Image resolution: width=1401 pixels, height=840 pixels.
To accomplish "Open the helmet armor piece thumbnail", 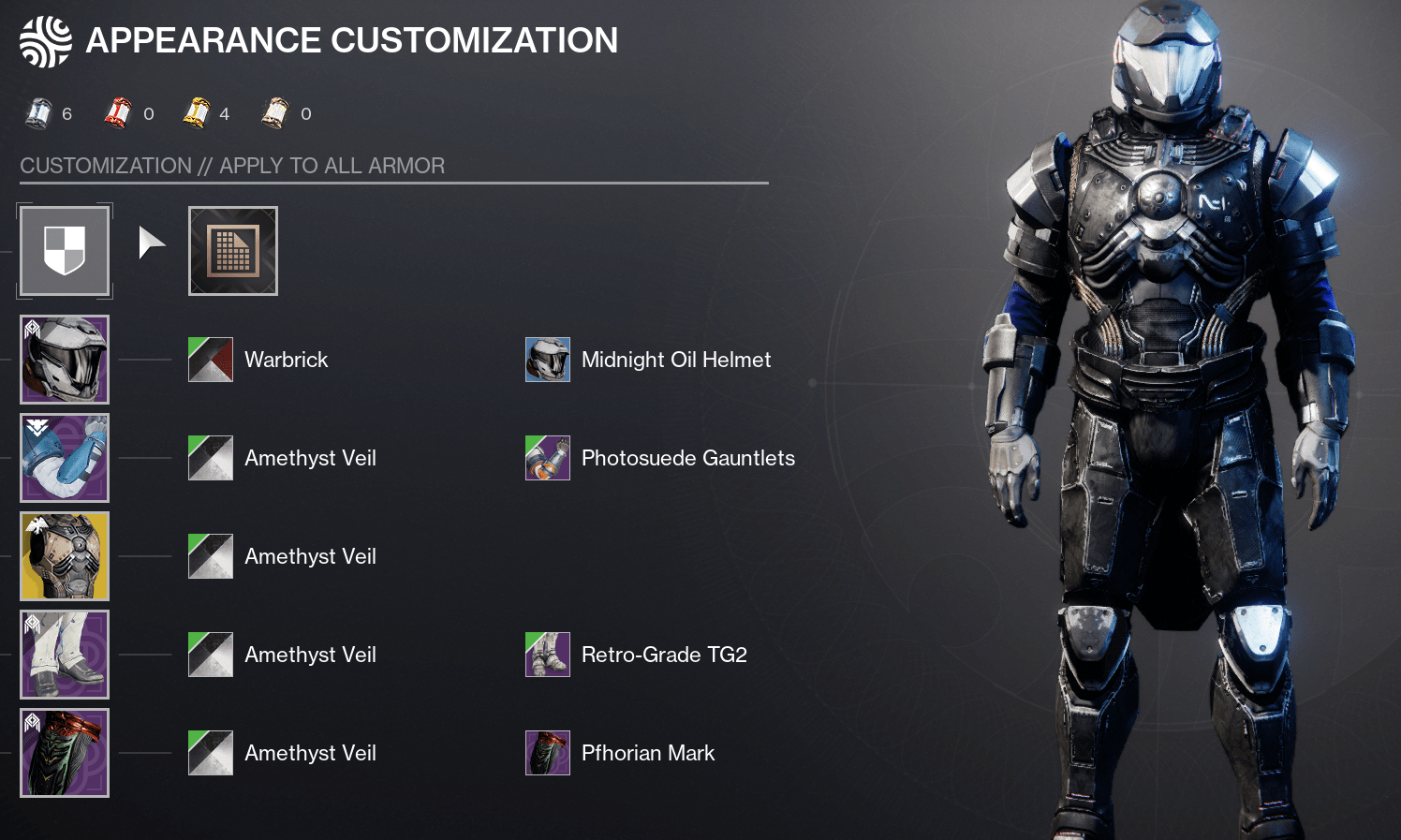I will pyautogui.click(x=64, y=360).
